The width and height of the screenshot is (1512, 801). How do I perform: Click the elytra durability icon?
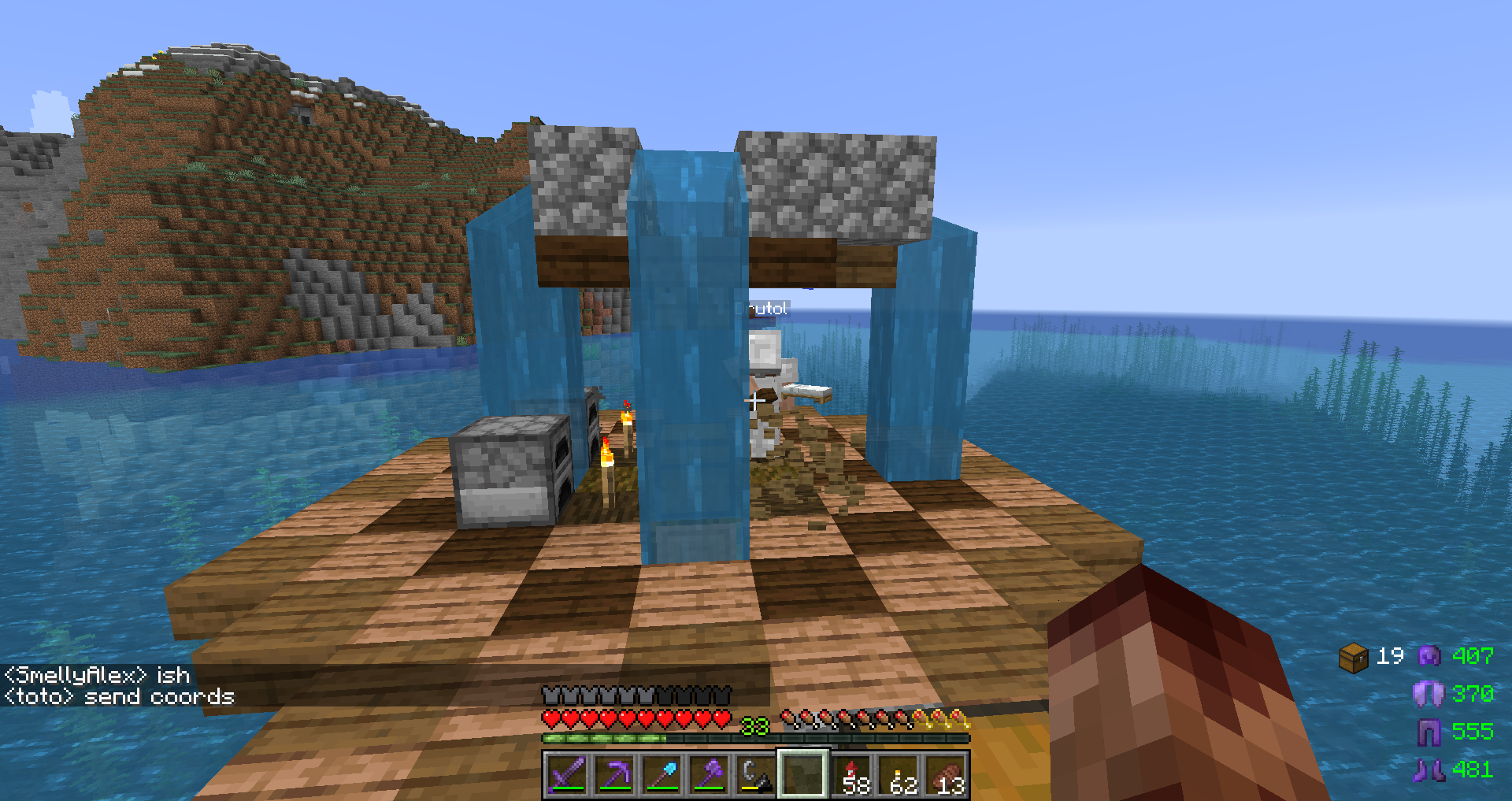(x=1428, y=694)
